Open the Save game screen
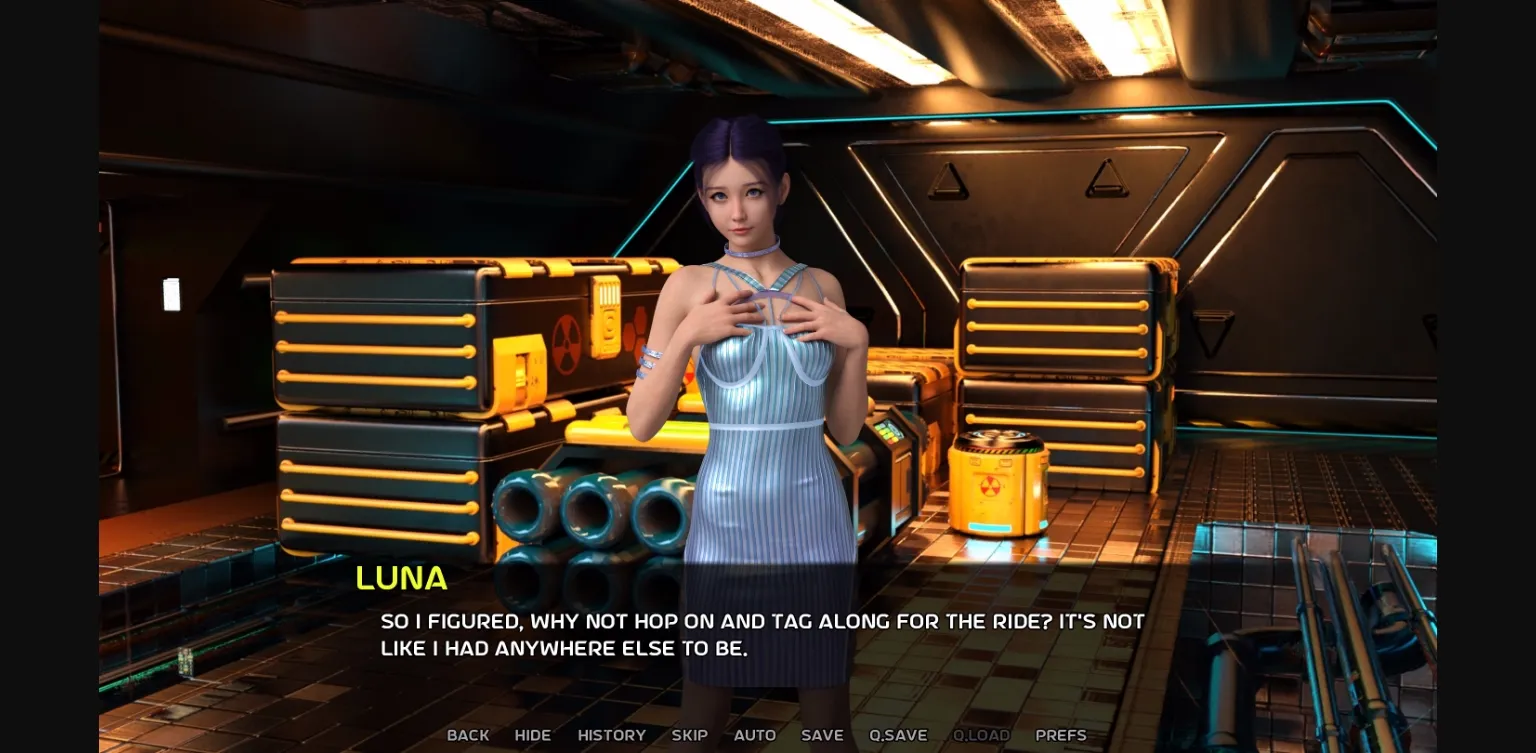1536x753 pixels. 822,735
